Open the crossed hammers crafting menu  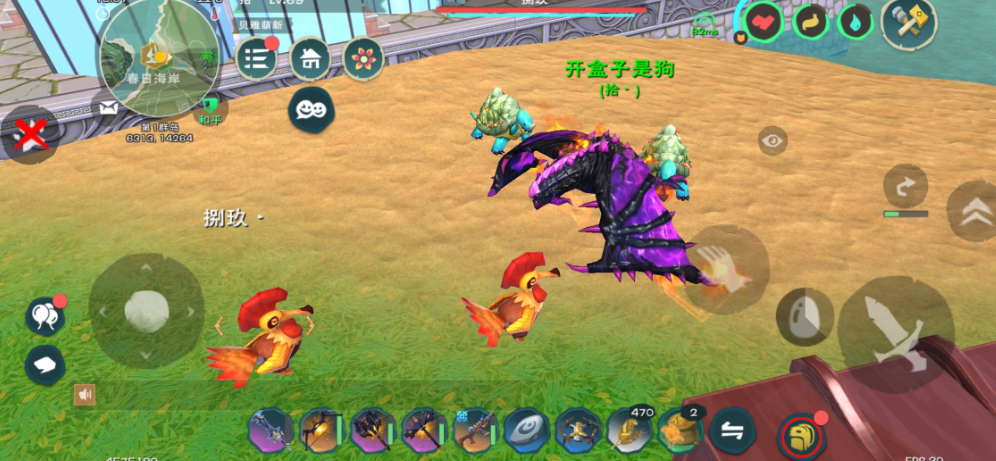[908, 21]
